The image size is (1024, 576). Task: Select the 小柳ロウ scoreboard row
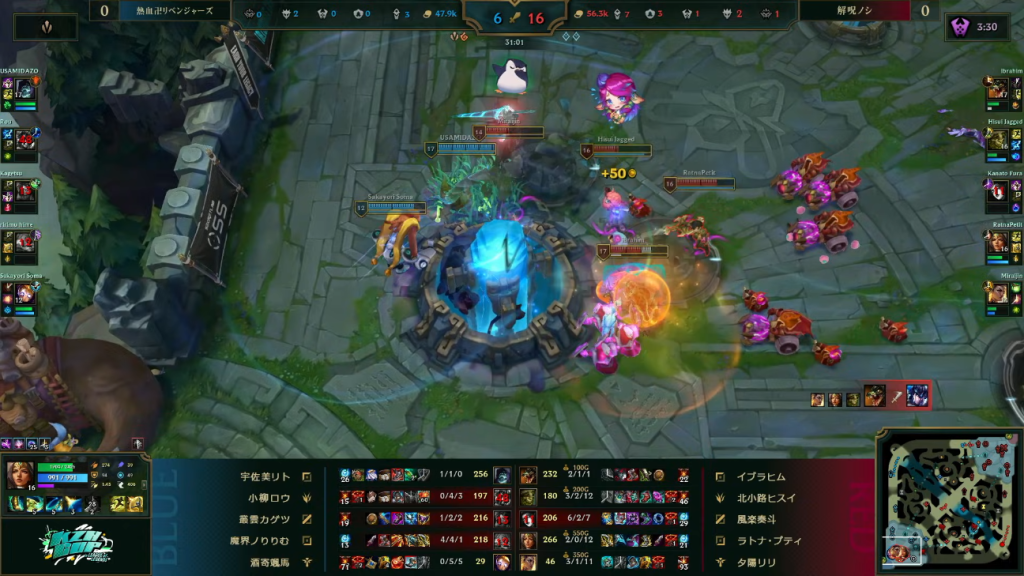coord(265,496)
